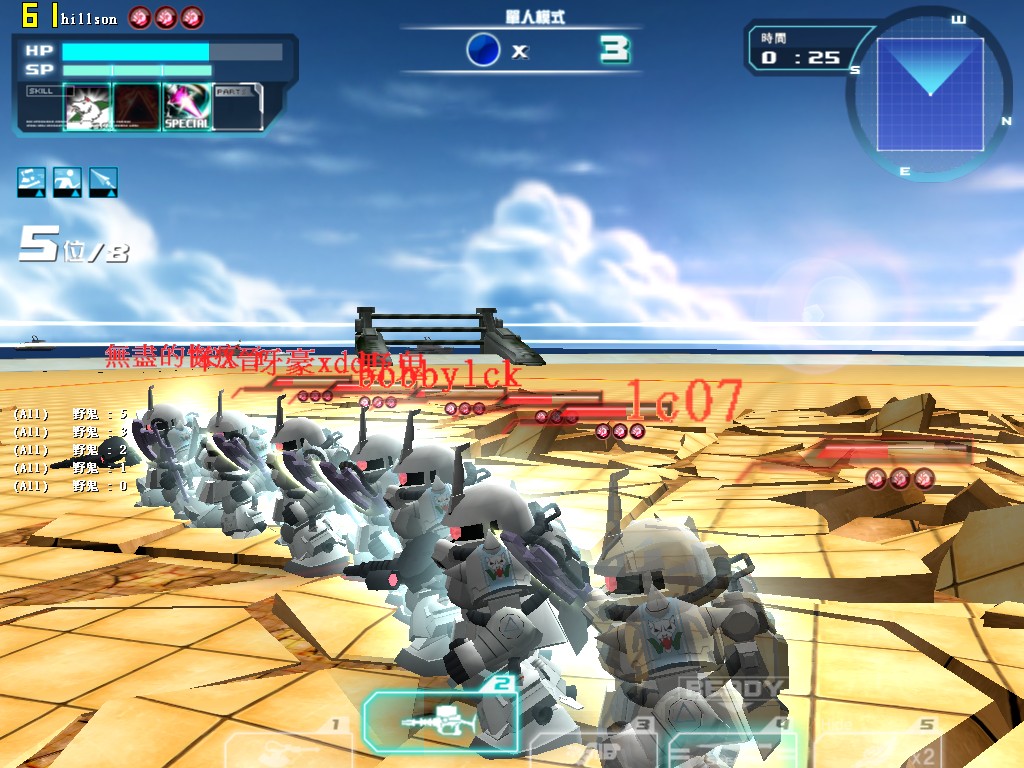
Task: Select the arrow-shaped buff icon
Action: (x=104, y=181)
